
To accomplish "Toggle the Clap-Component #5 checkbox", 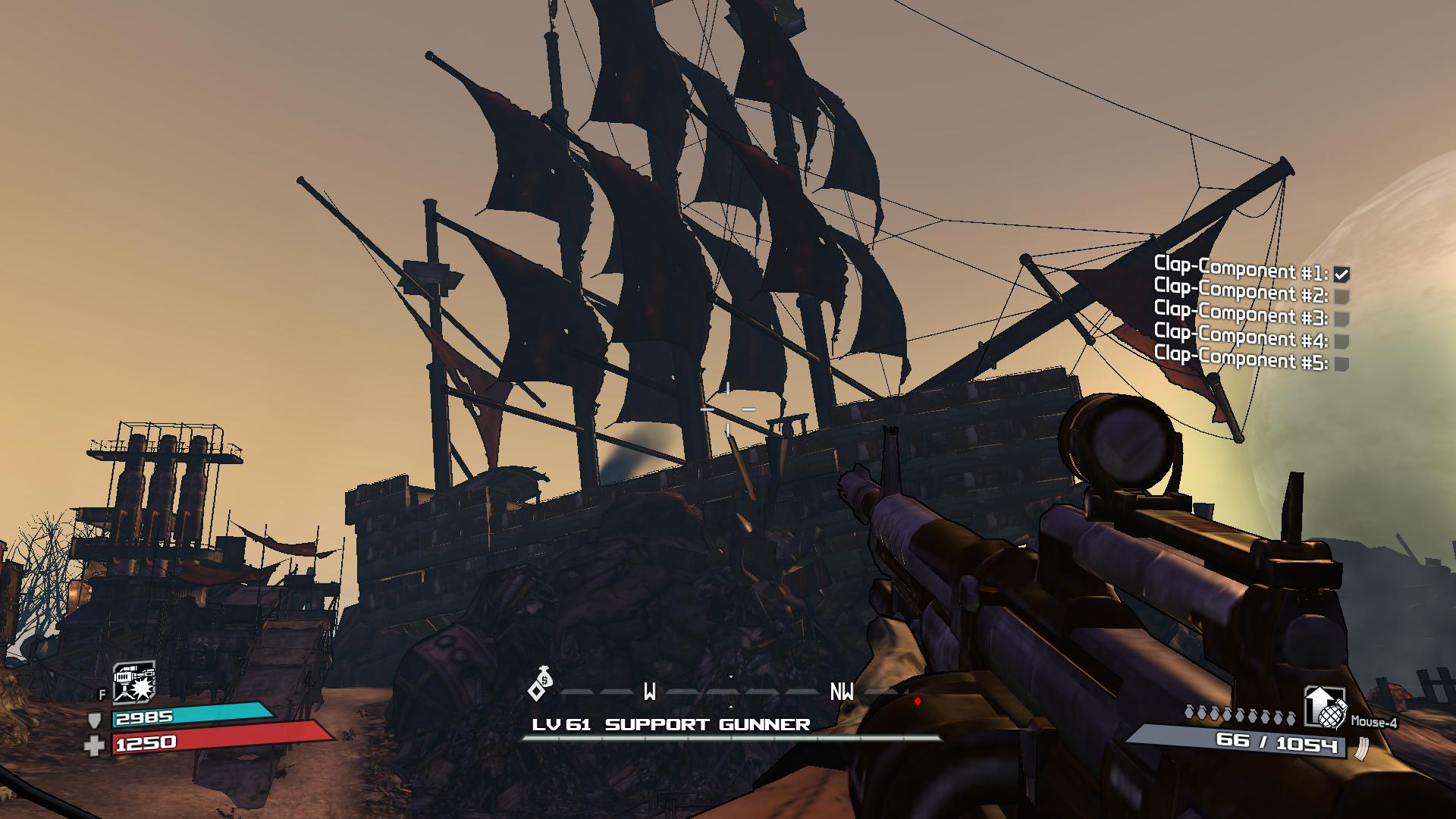I will [x=1341, y=364].
